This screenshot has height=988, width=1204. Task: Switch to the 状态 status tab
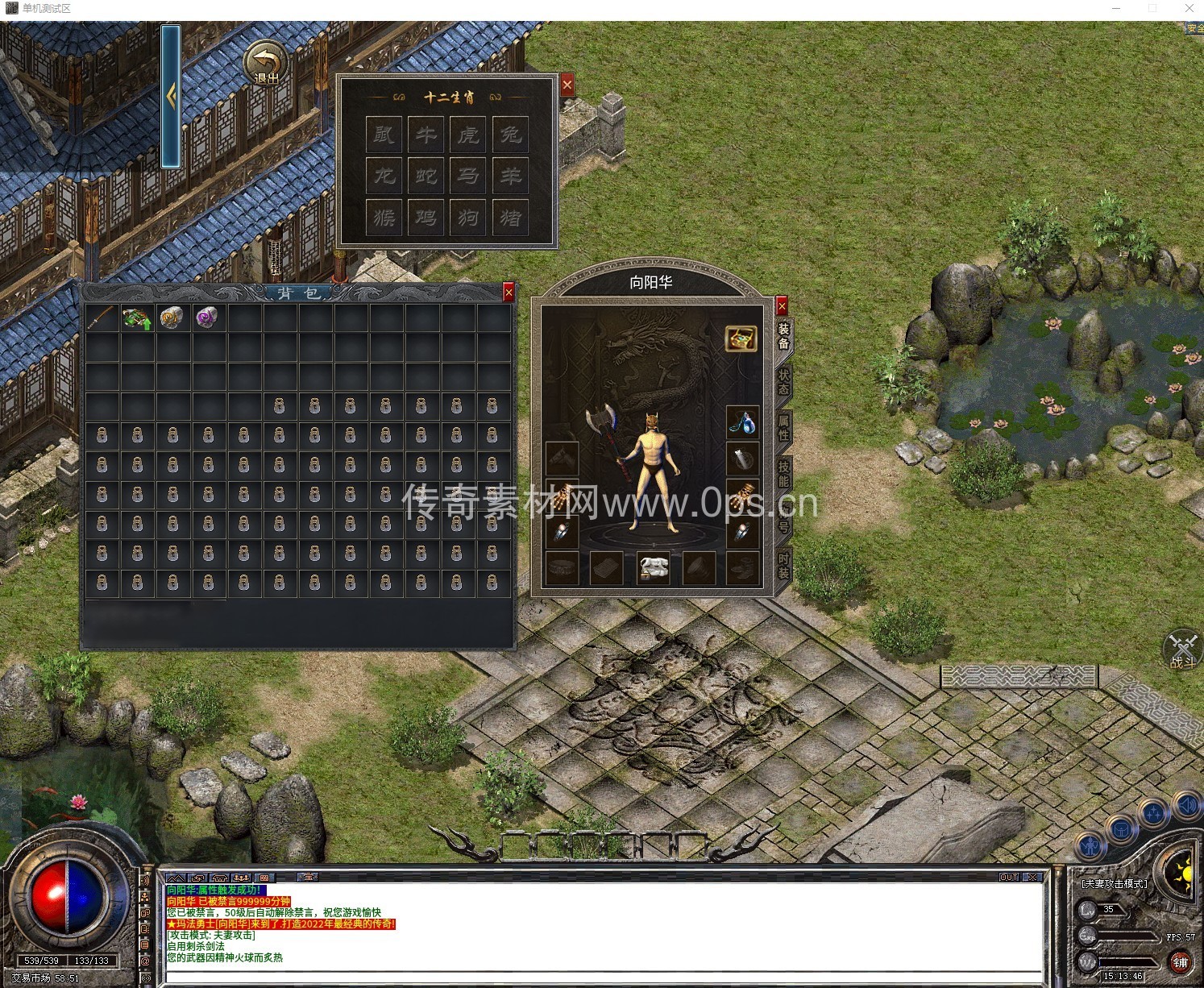783,382
